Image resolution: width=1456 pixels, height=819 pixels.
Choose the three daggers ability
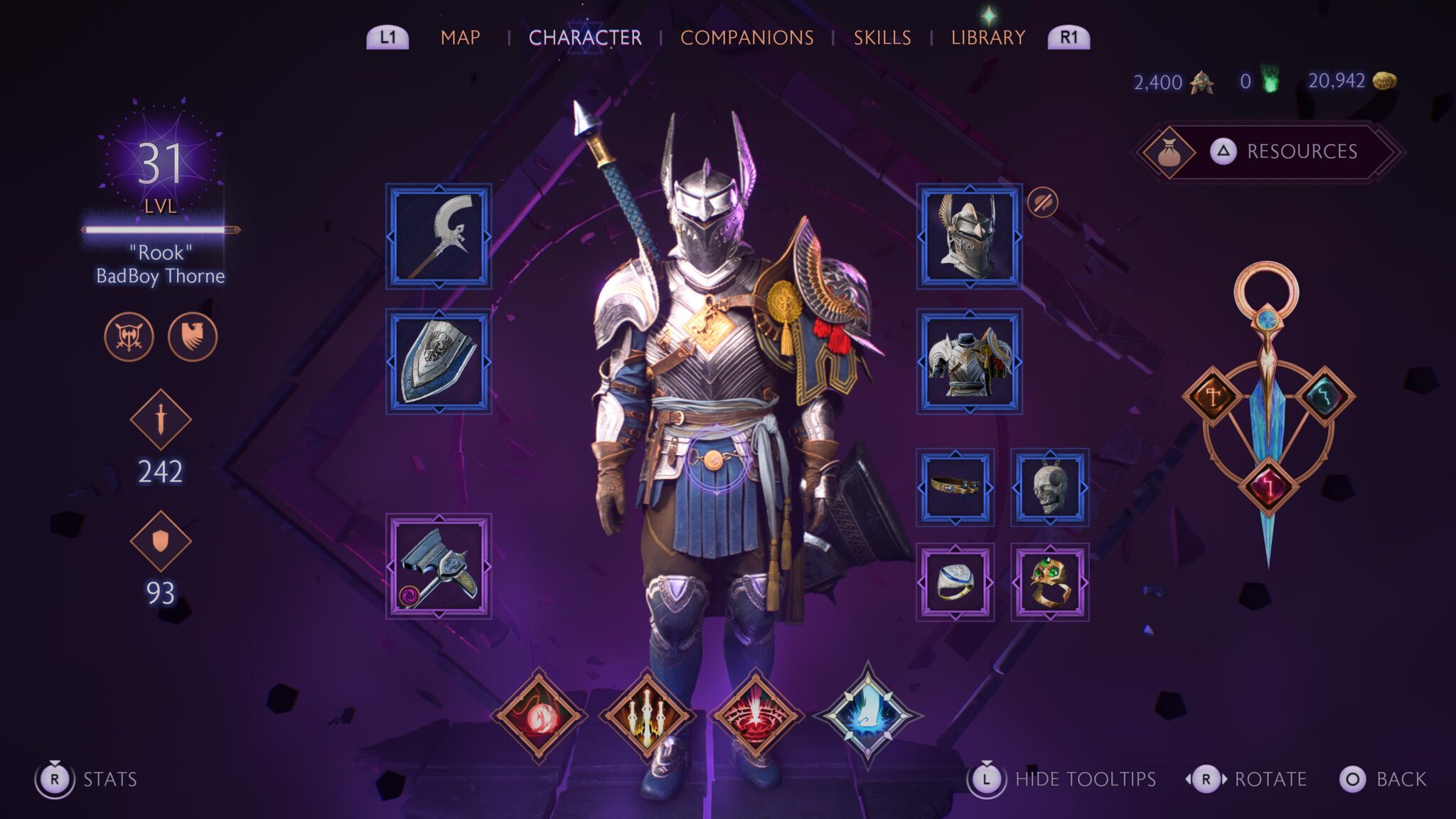(647, 715)
